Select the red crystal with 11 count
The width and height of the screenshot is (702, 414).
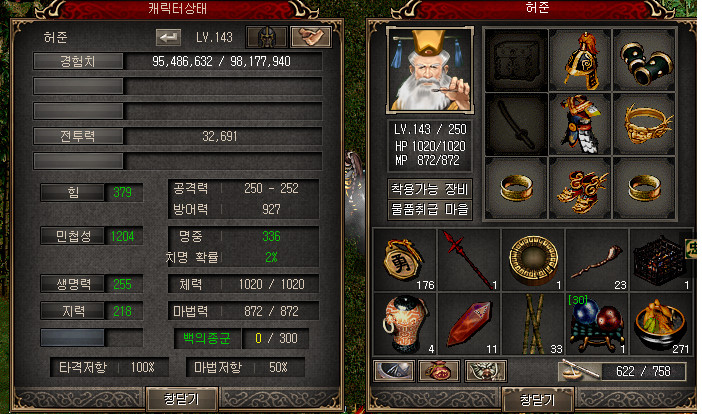click(x=466, y=322)
